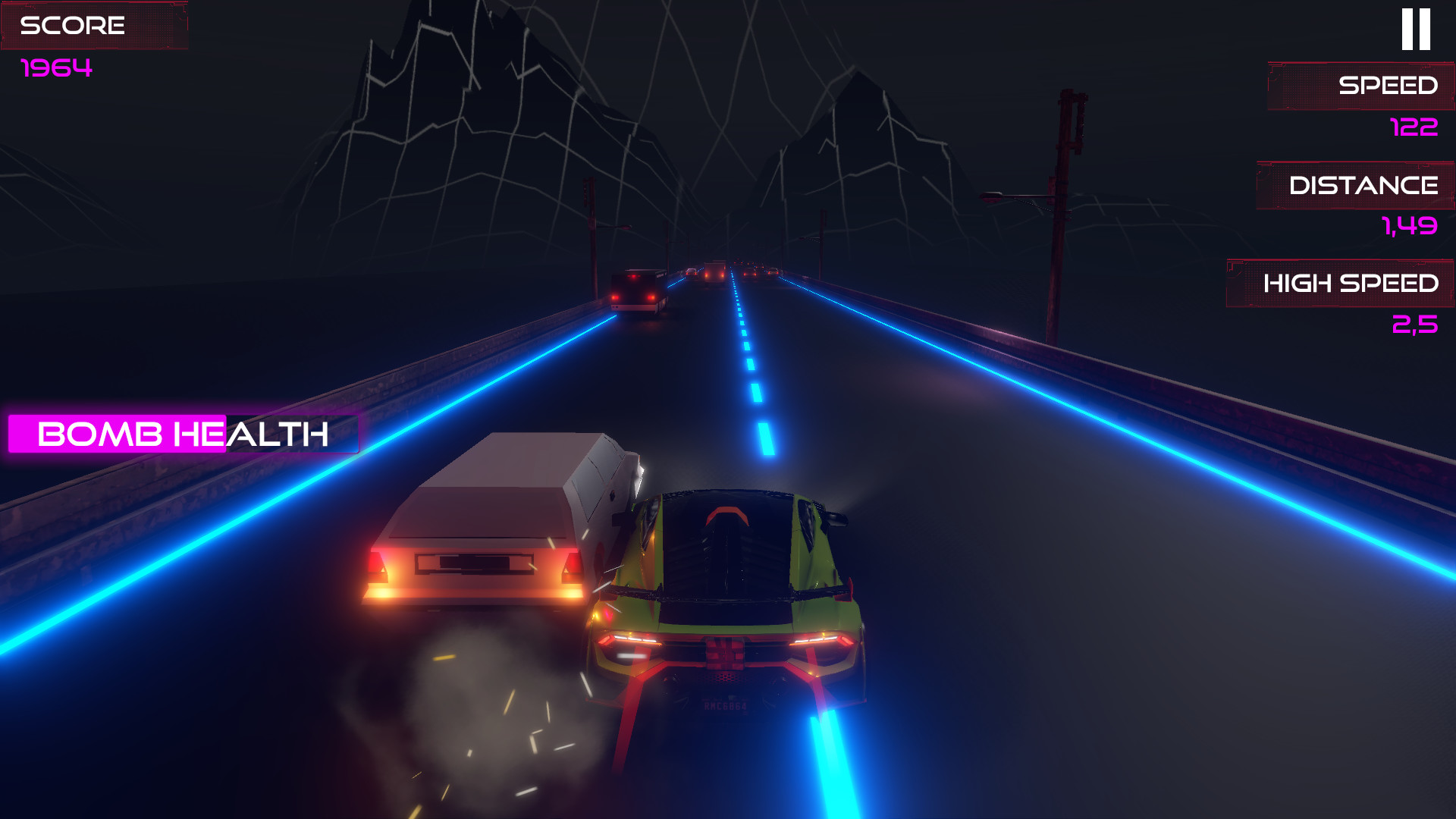Screen dimensions: 1456x819
Task: Click the speed reading 122
Action: [x=1412, y=128]
